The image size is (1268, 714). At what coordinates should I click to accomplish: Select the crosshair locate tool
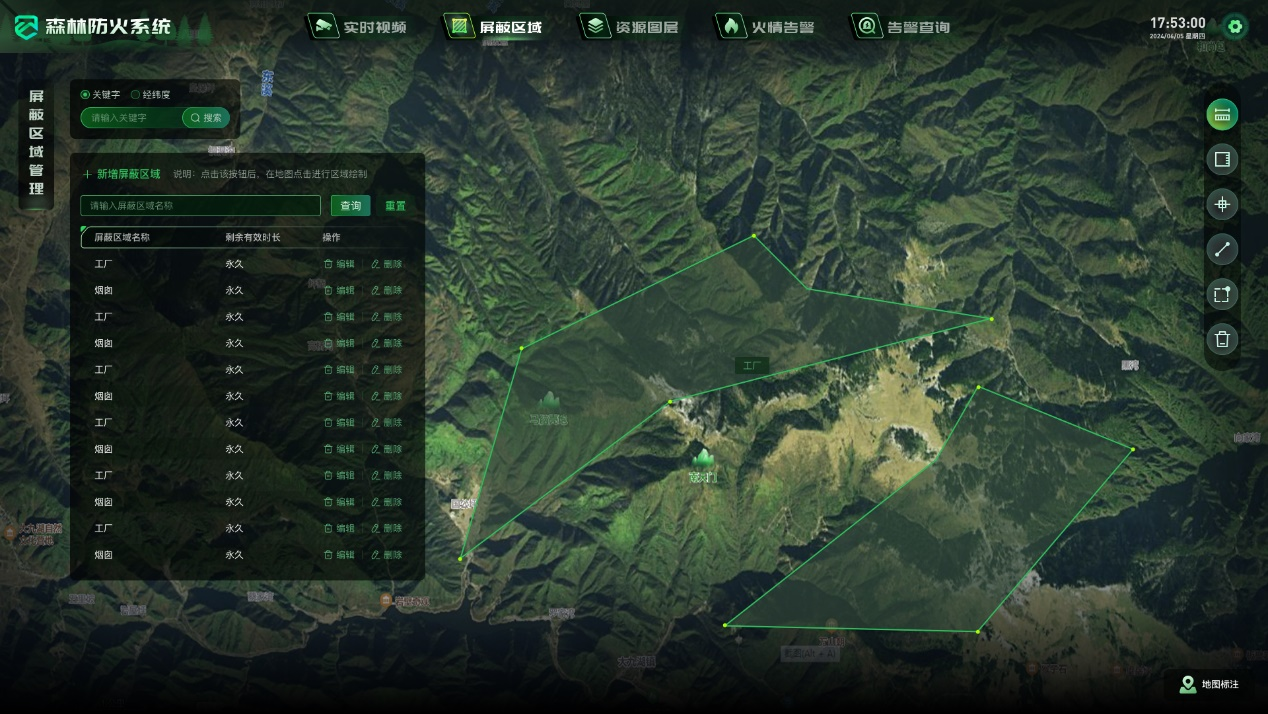[1221, 205]
